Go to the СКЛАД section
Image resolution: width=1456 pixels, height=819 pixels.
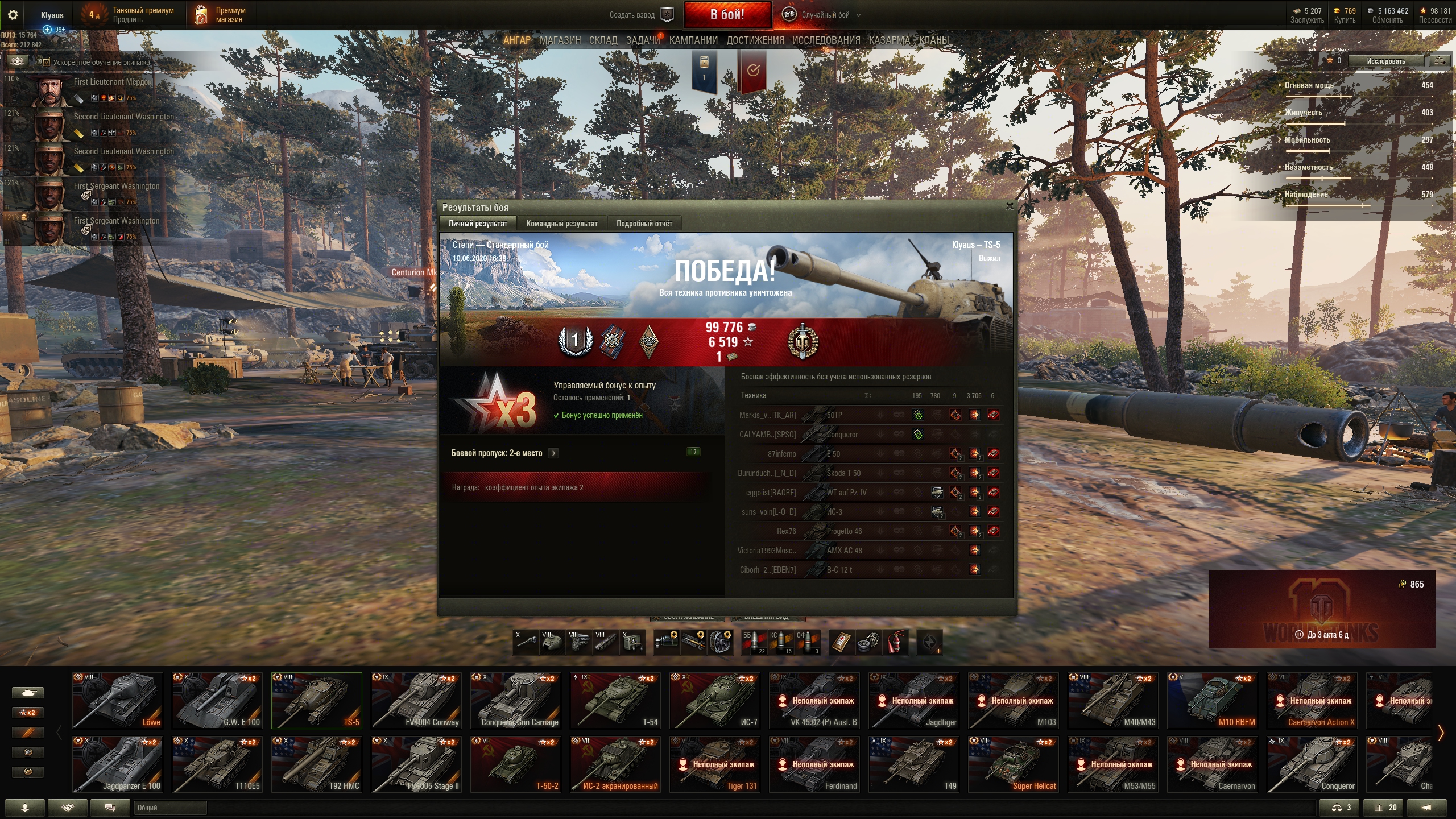click(603, 40)
